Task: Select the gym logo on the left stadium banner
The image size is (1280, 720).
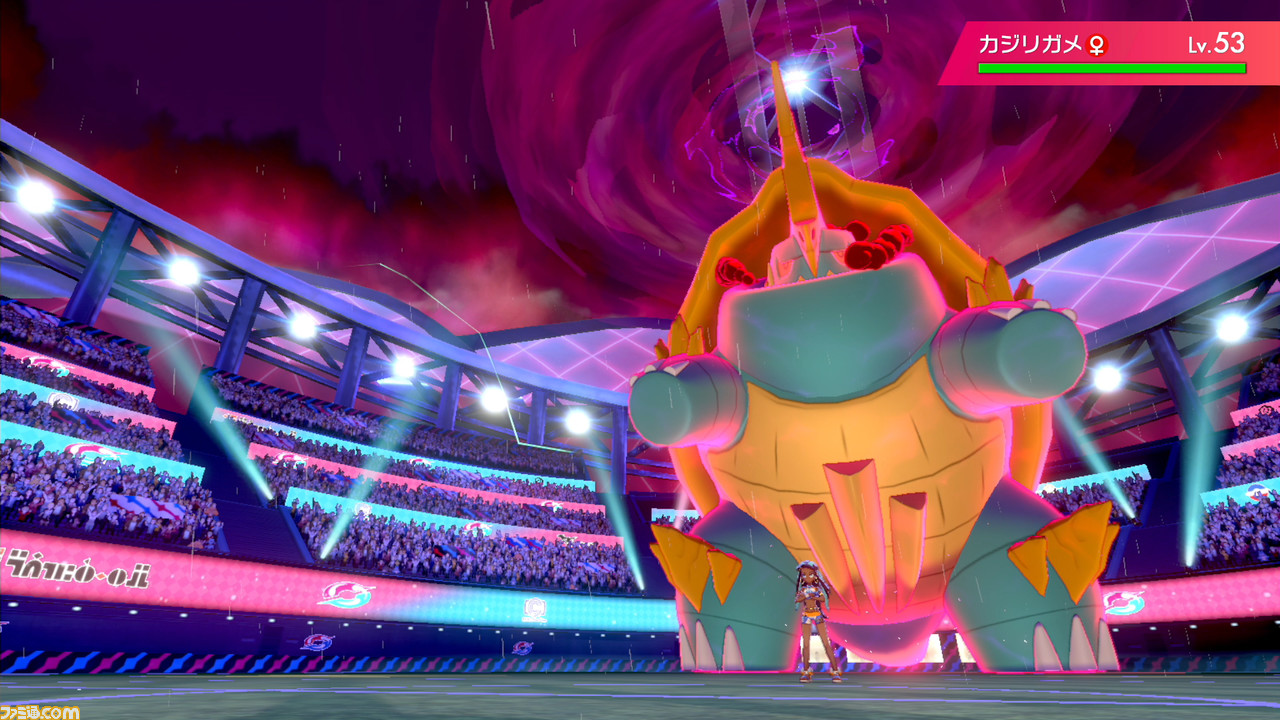Action: [345, 595]
